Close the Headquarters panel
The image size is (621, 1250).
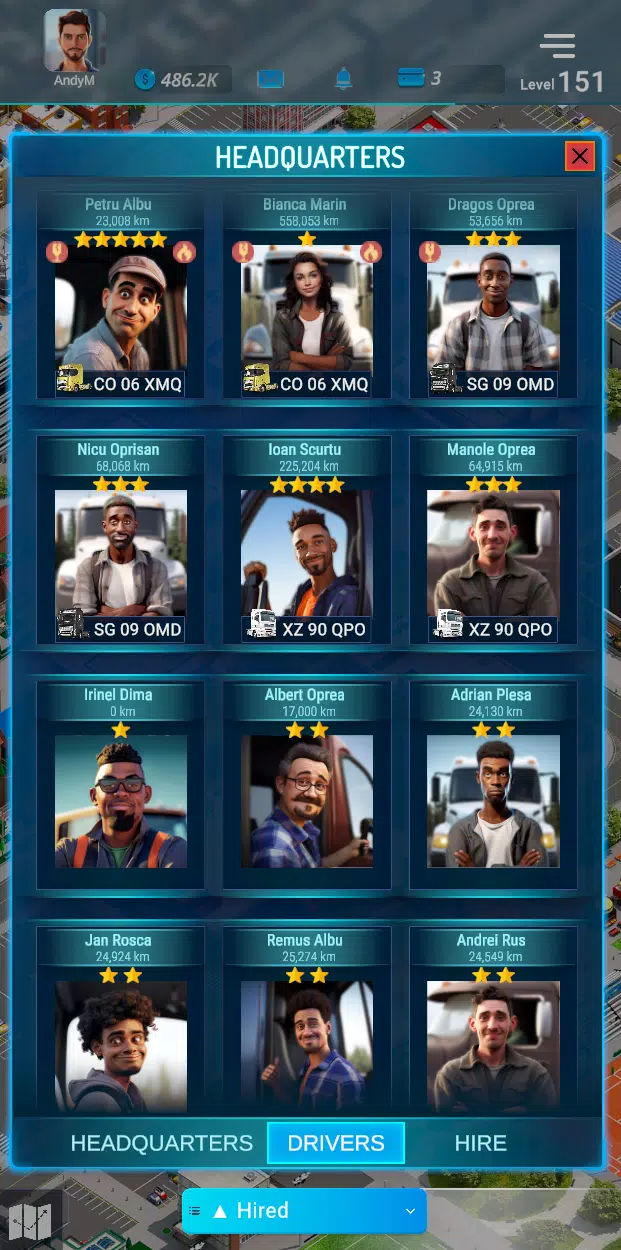(x=579, y=156)
